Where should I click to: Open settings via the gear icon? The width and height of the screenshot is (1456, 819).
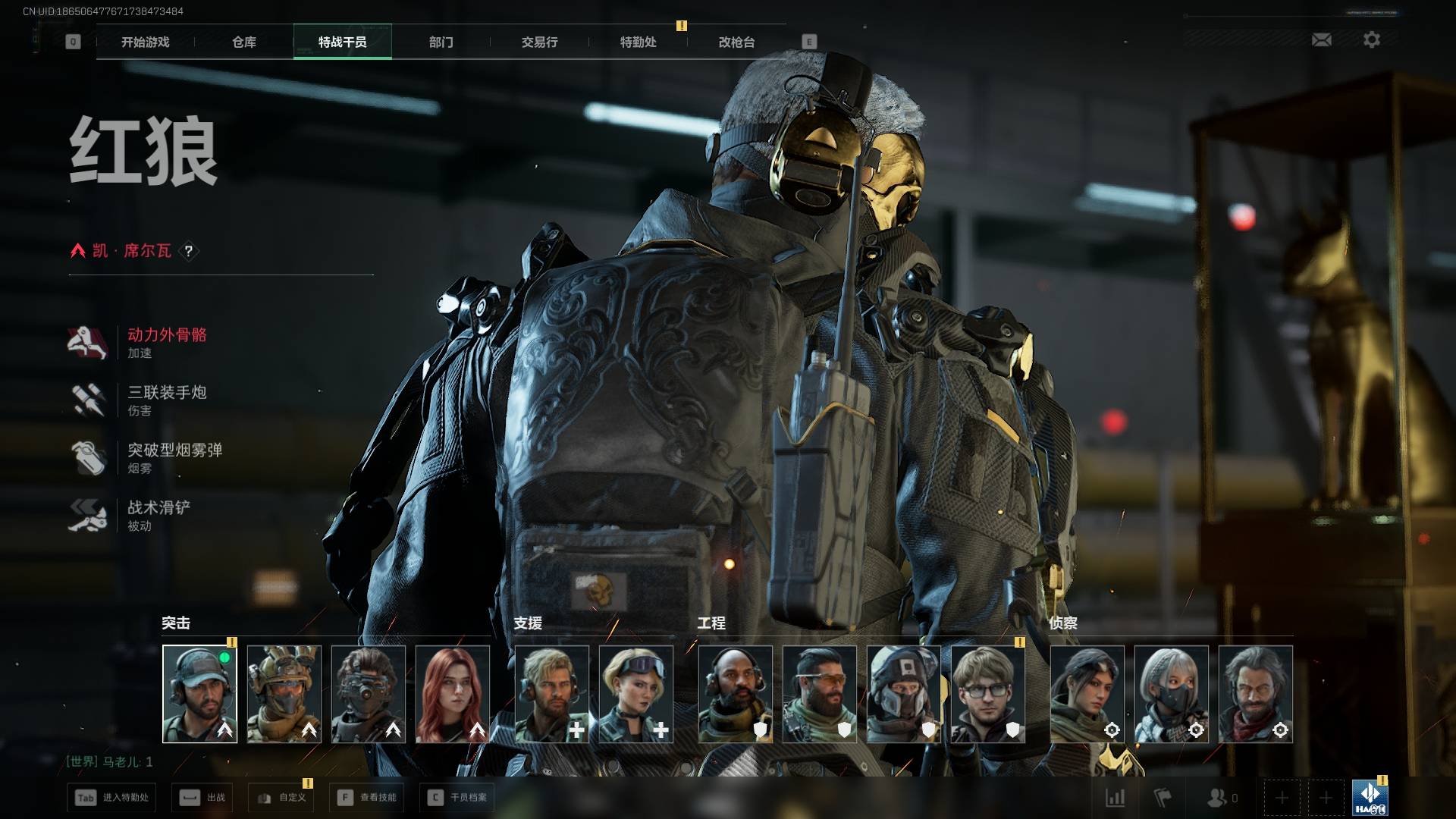(x=1371, y=39)
